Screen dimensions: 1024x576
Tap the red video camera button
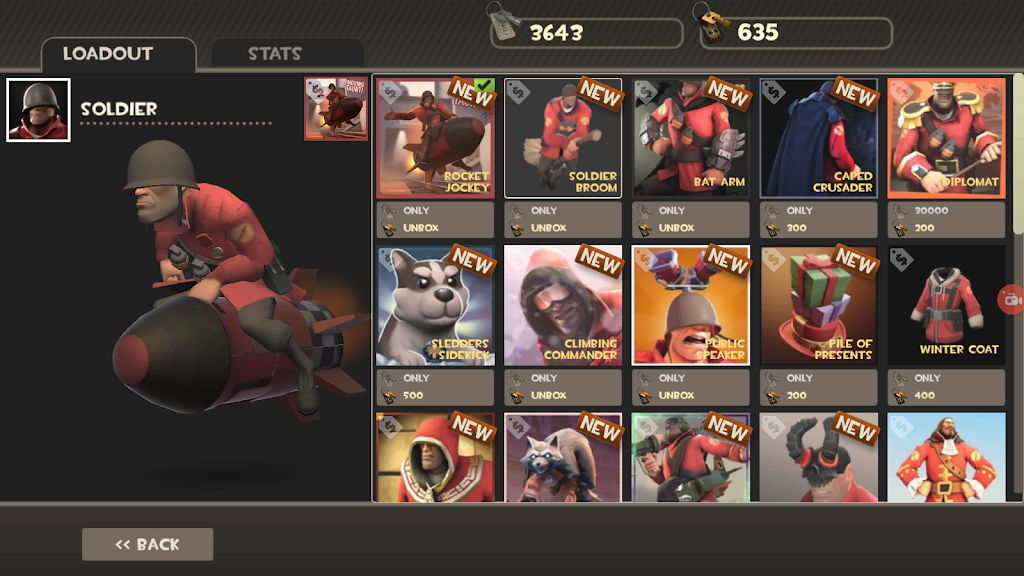(1011, 299)
